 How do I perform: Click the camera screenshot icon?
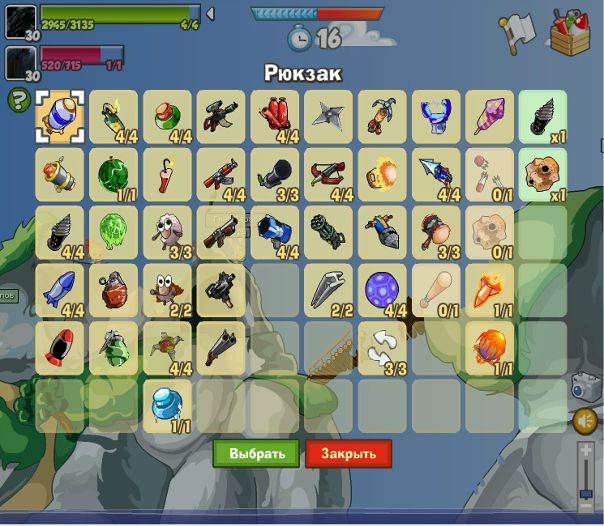585,386
